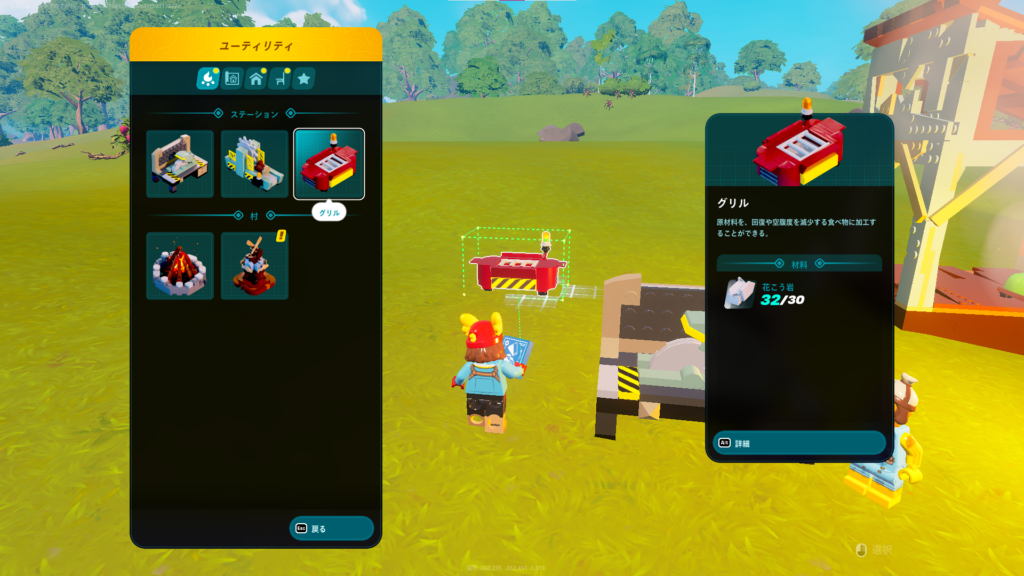
Task: Show the star favorites tab
Action: click(304, 78)
